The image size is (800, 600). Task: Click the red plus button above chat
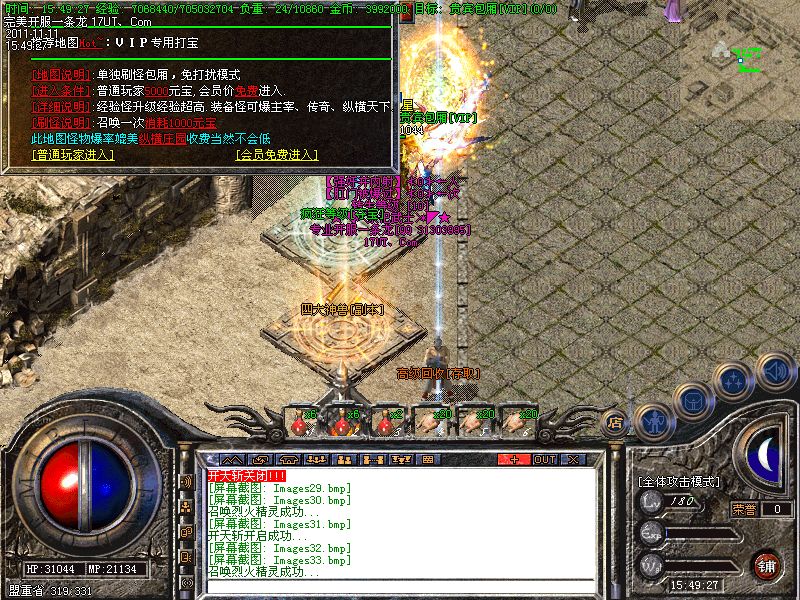[x=514, y=459]
